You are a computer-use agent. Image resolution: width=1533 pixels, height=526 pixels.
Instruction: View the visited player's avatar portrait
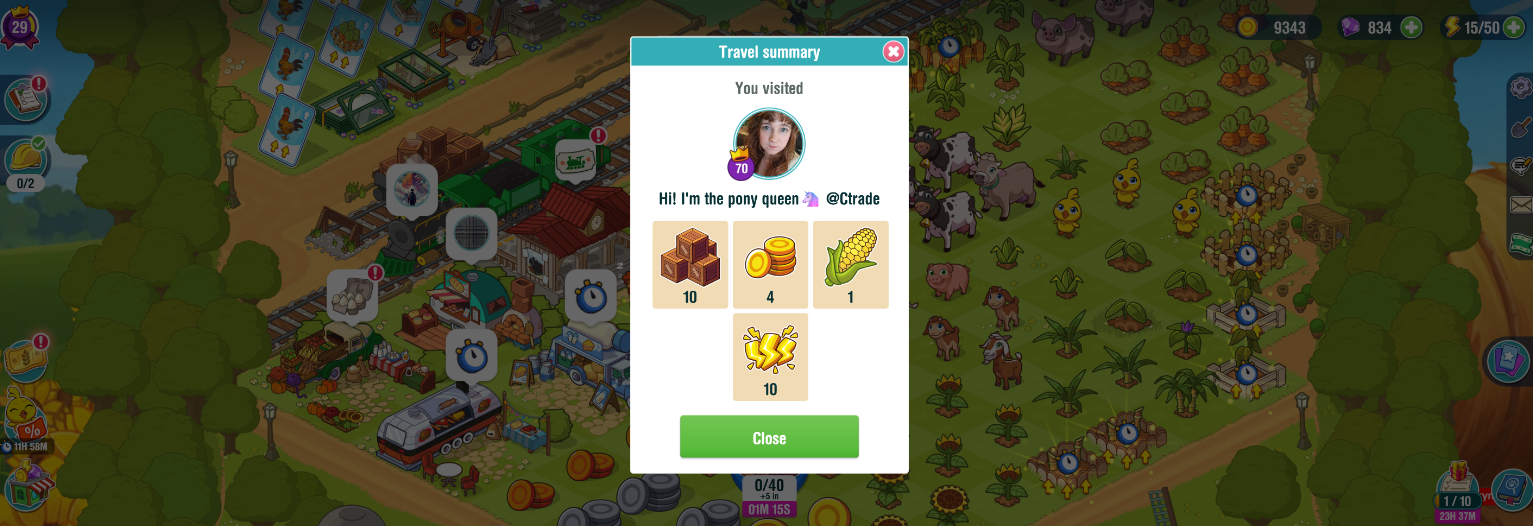pos(769,143)
